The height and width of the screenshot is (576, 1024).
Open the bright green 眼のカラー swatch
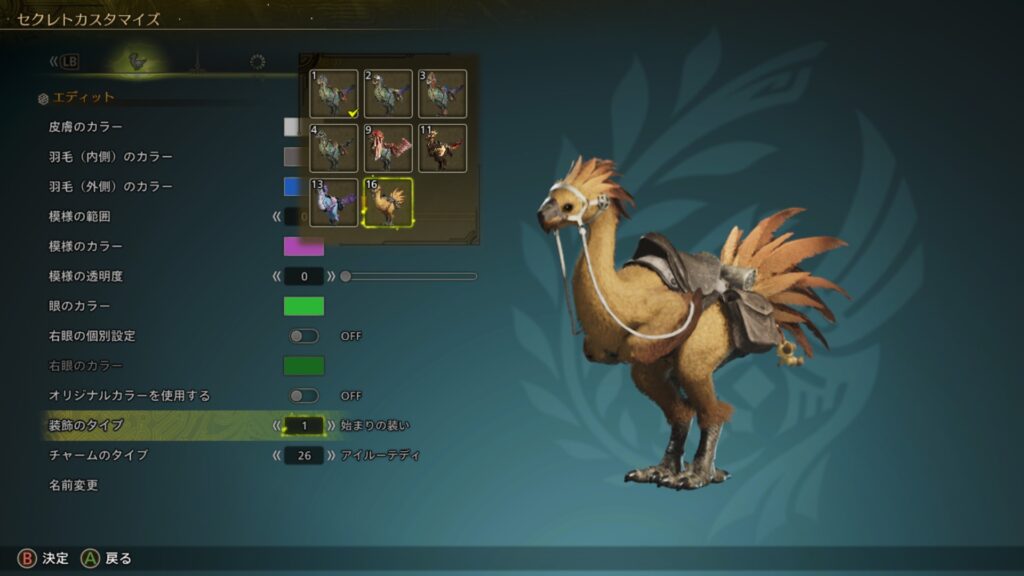pyautogui.click(x=304, y=306)
